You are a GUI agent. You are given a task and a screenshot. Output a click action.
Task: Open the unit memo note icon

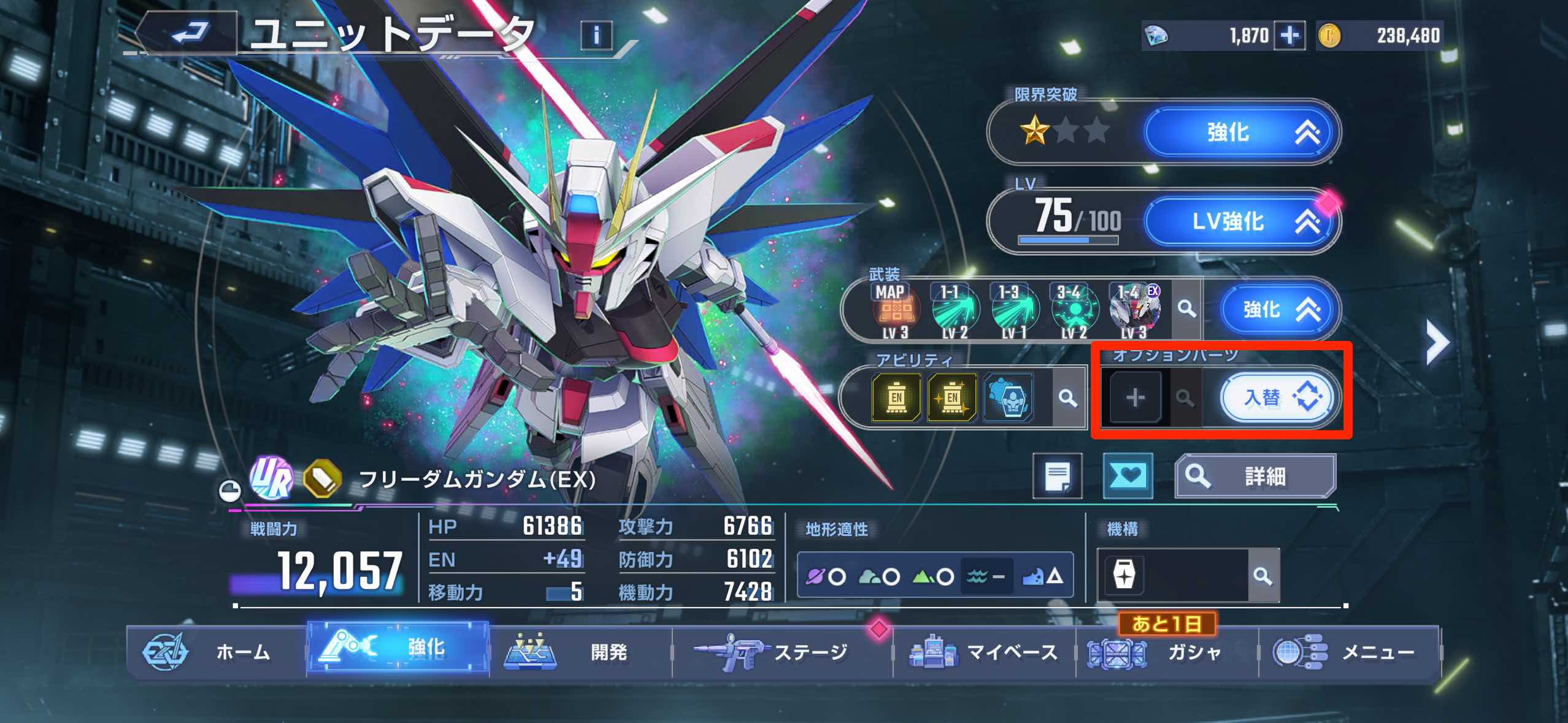pos(1058,475)
